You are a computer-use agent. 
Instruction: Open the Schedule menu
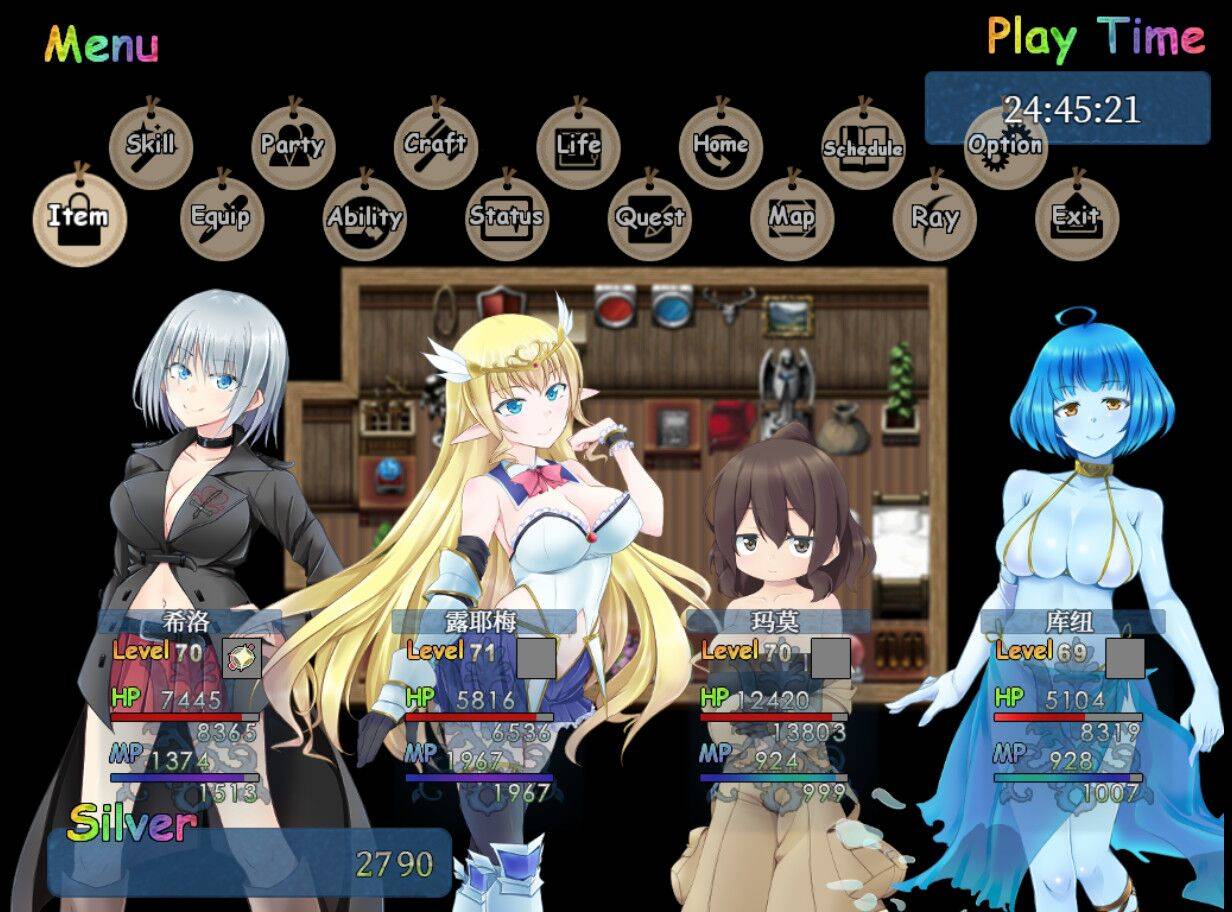click(x=863, y=148)
